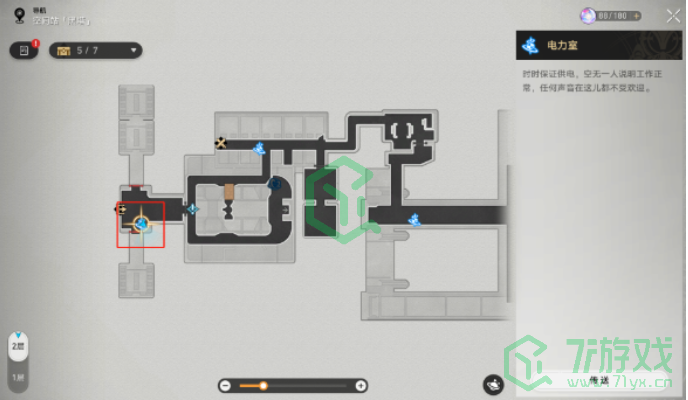Screen dimensions: 688x400
Task: Close the map screen with the X
Action: [671, 17]
